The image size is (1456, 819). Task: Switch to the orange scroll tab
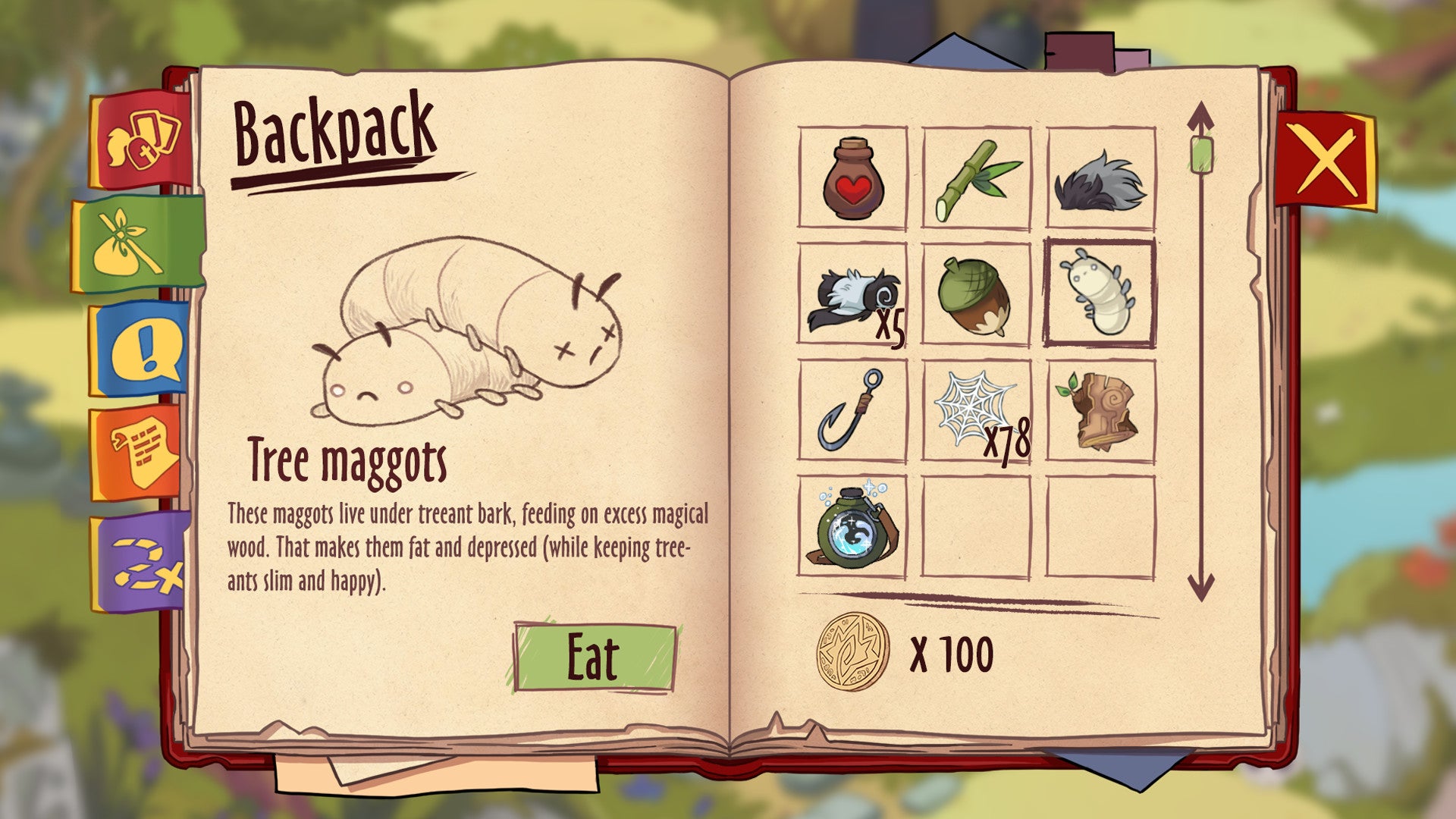(141, 453)
